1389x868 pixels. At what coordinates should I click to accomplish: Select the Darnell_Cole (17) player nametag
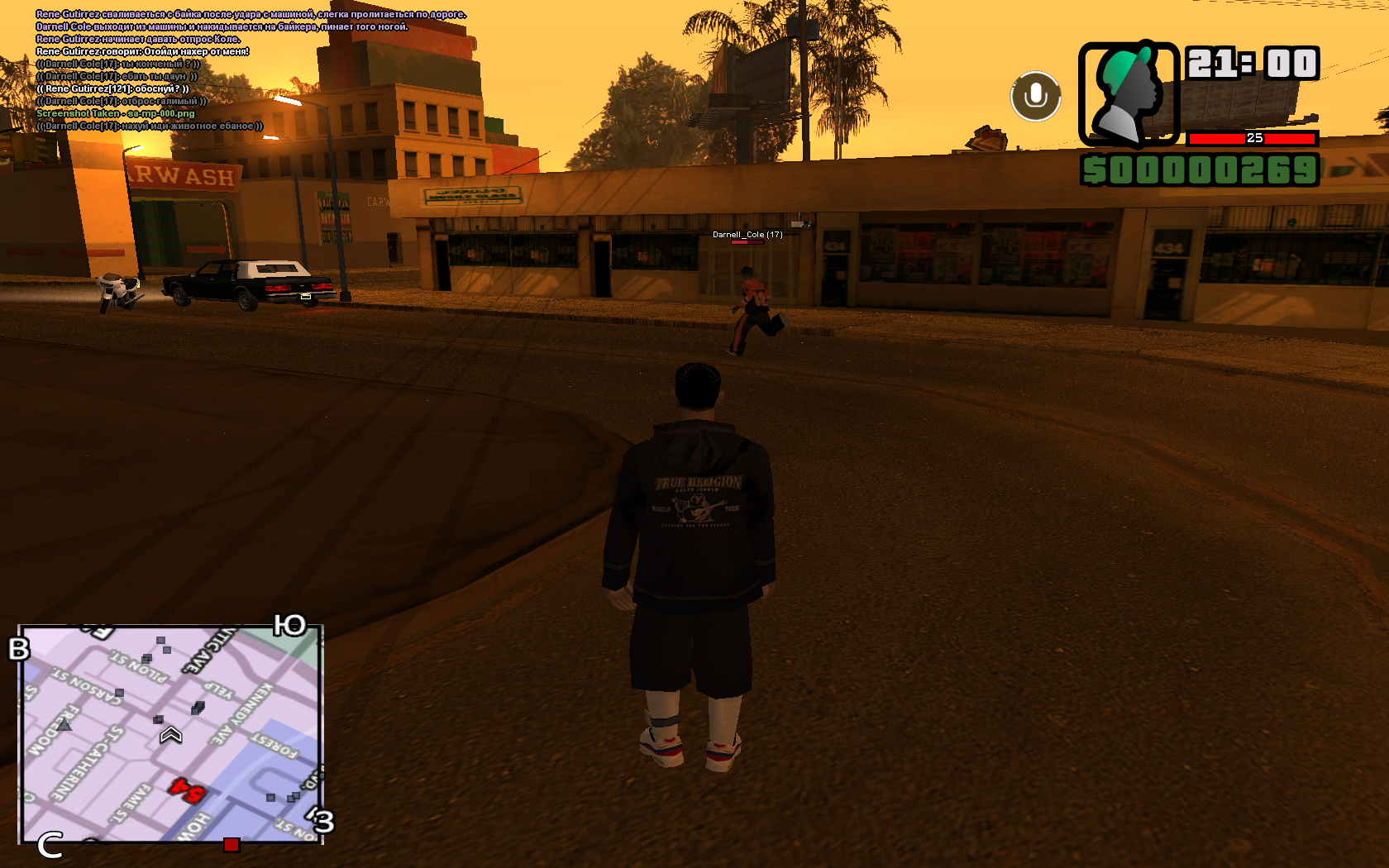coord(747,235)
